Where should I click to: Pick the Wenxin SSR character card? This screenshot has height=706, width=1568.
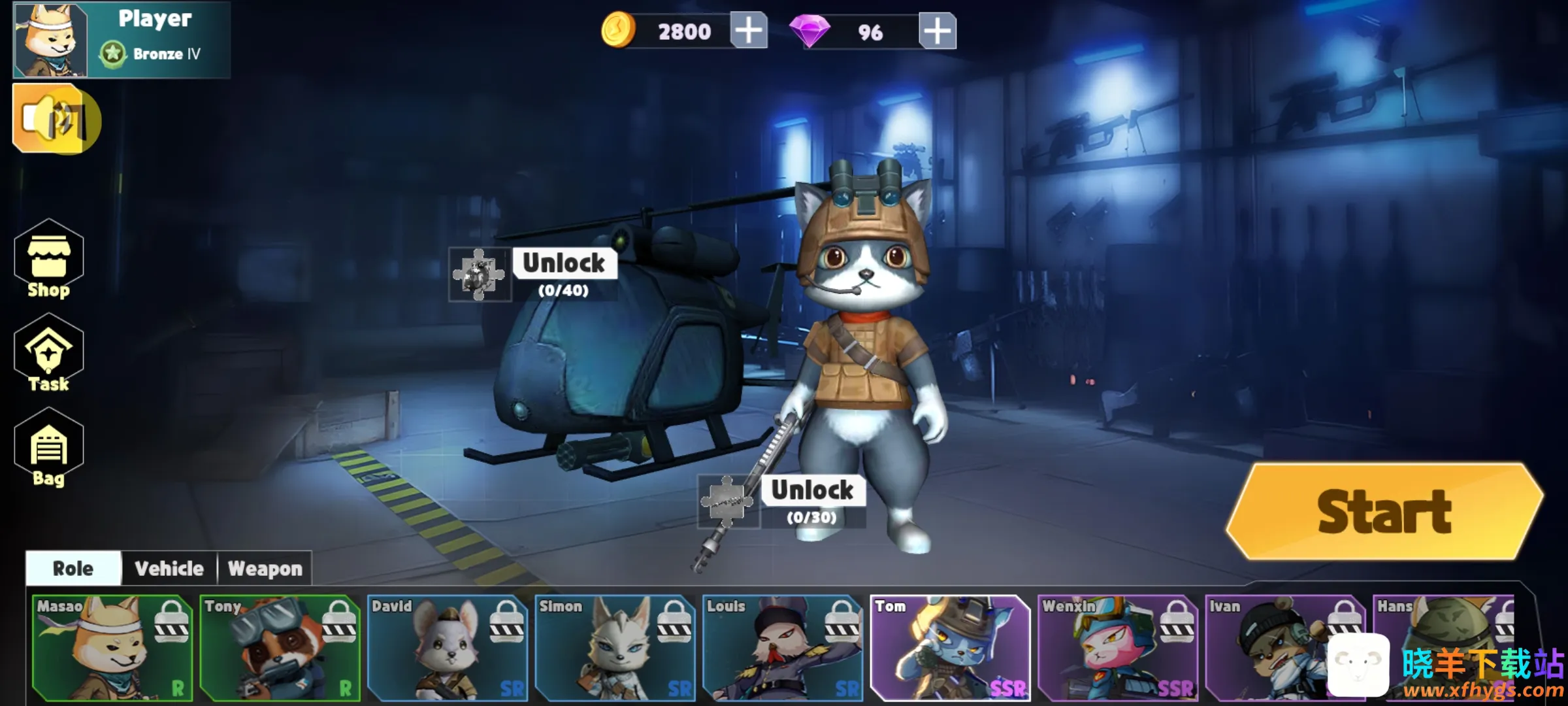coord(1118,647)
